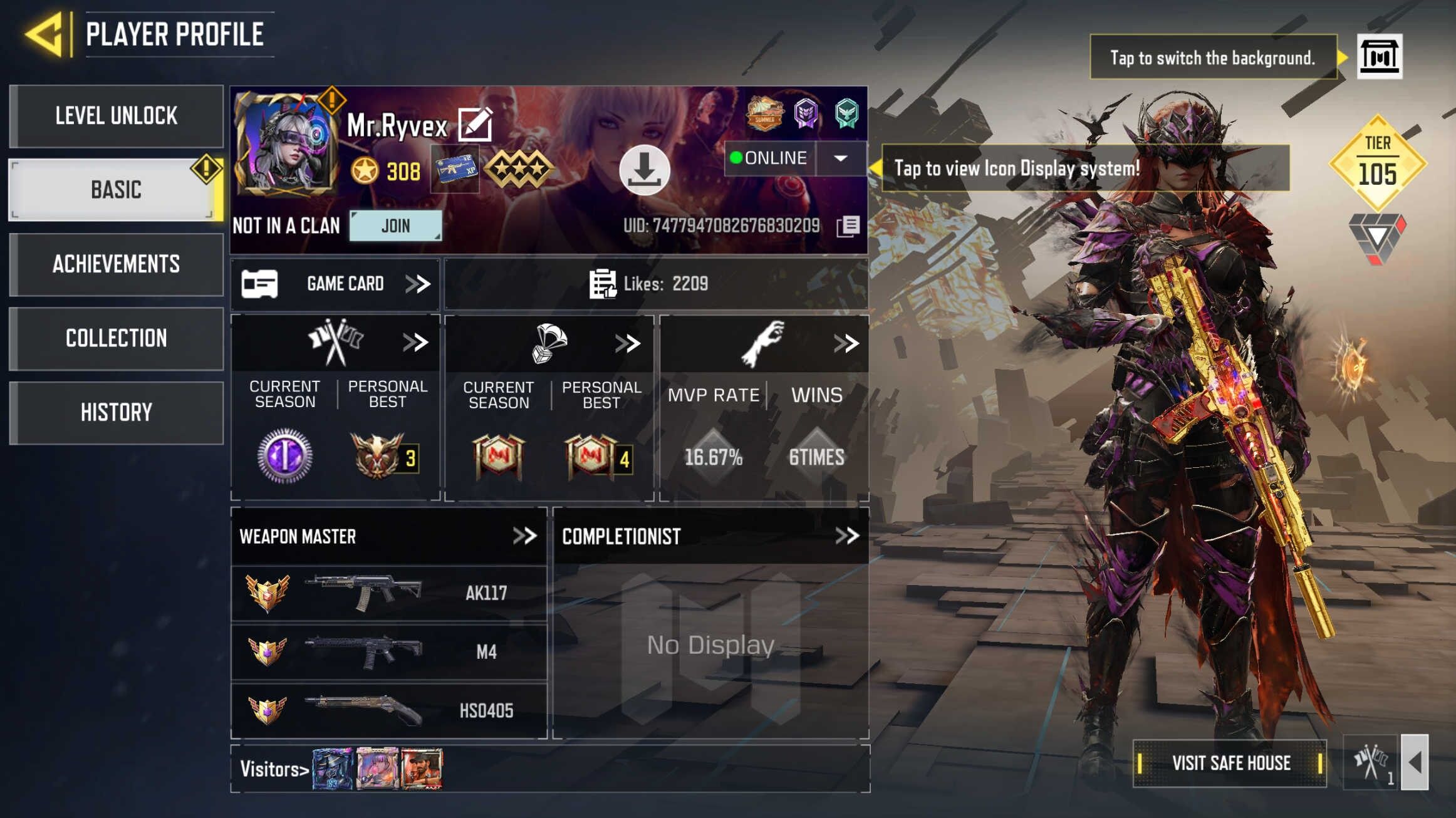Open the Game Card
The height and width of the screenshot is (818, 1456).
pyautogui.click(x=336, y=284)
